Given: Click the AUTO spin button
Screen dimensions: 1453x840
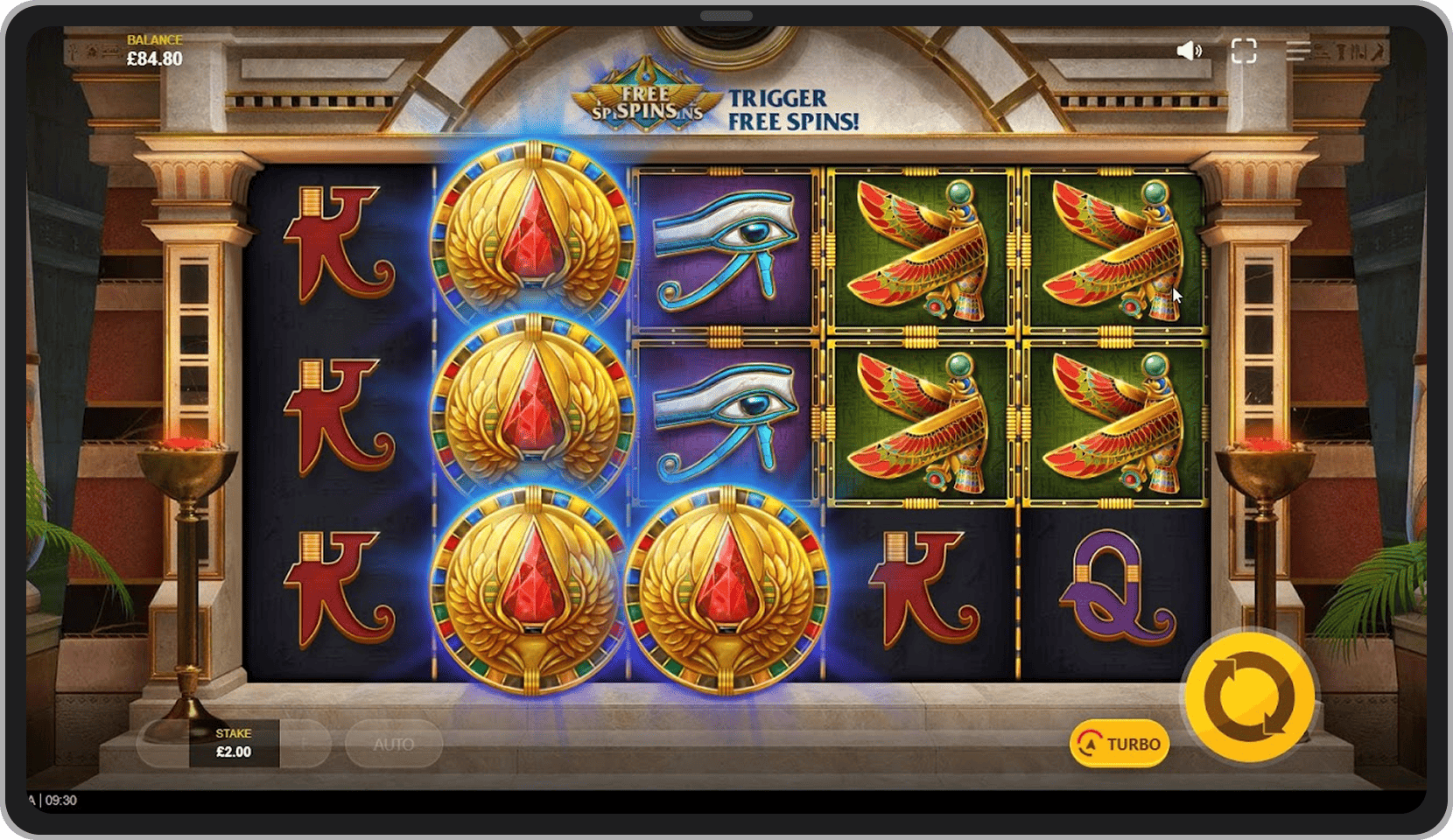Looking at the screenshot, I should pos(394,744).
